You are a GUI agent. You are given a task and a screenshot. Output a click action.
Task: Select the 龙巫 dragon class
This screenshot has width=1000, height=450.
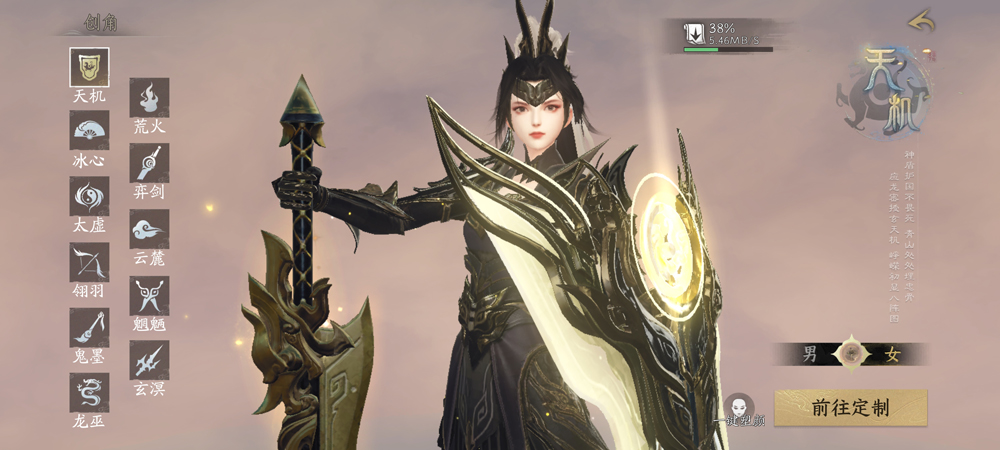click(89, 392)
